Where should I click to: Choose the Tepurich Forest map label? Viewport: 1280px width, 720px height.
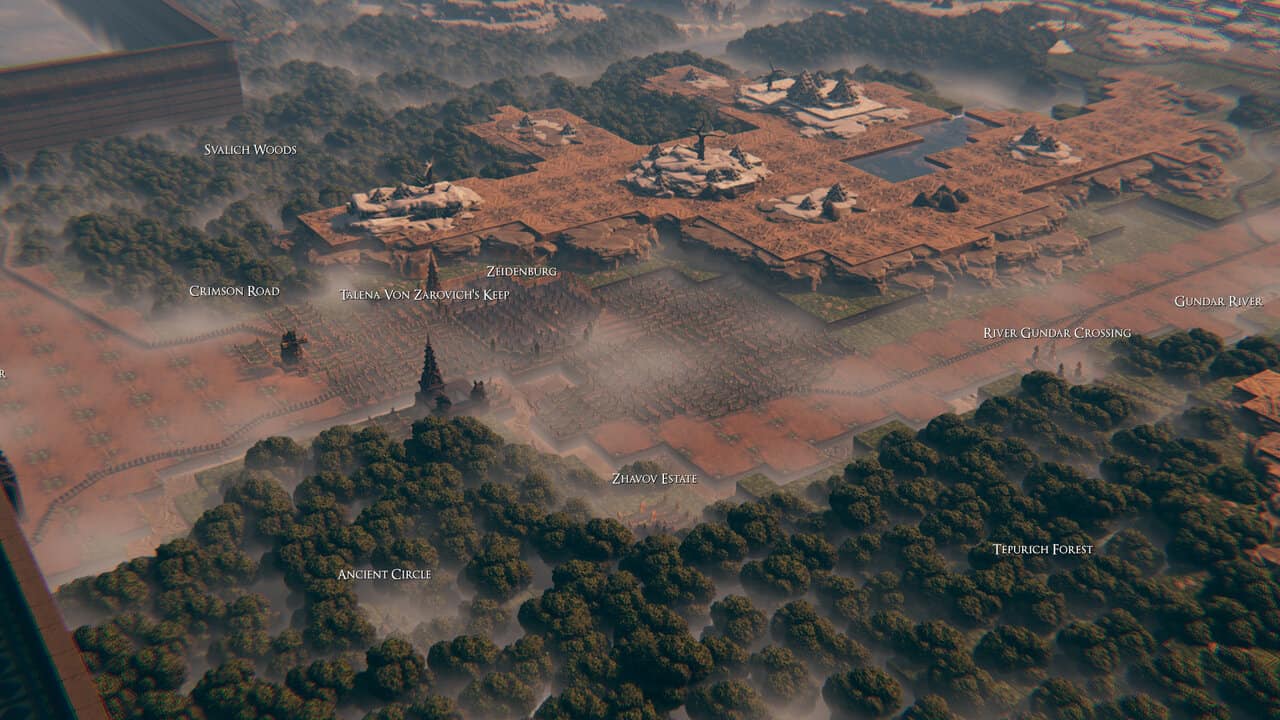(x=1043, y=549)
